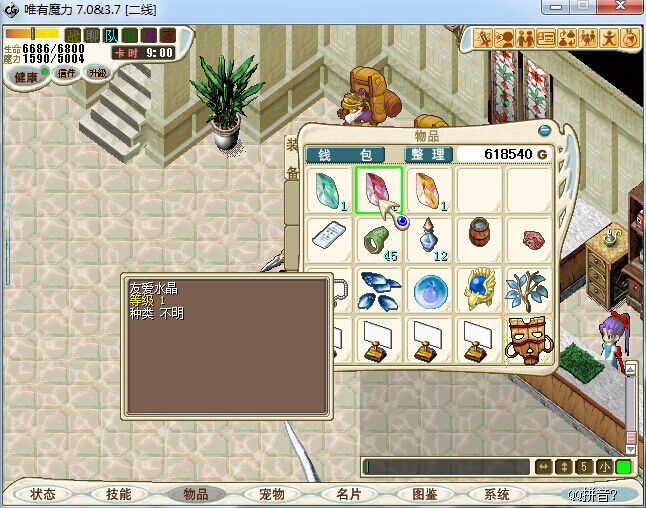This screenshot has height=508, width=646.
Task: Sort items with the 整理 button
Action: (x=429, y=155)
